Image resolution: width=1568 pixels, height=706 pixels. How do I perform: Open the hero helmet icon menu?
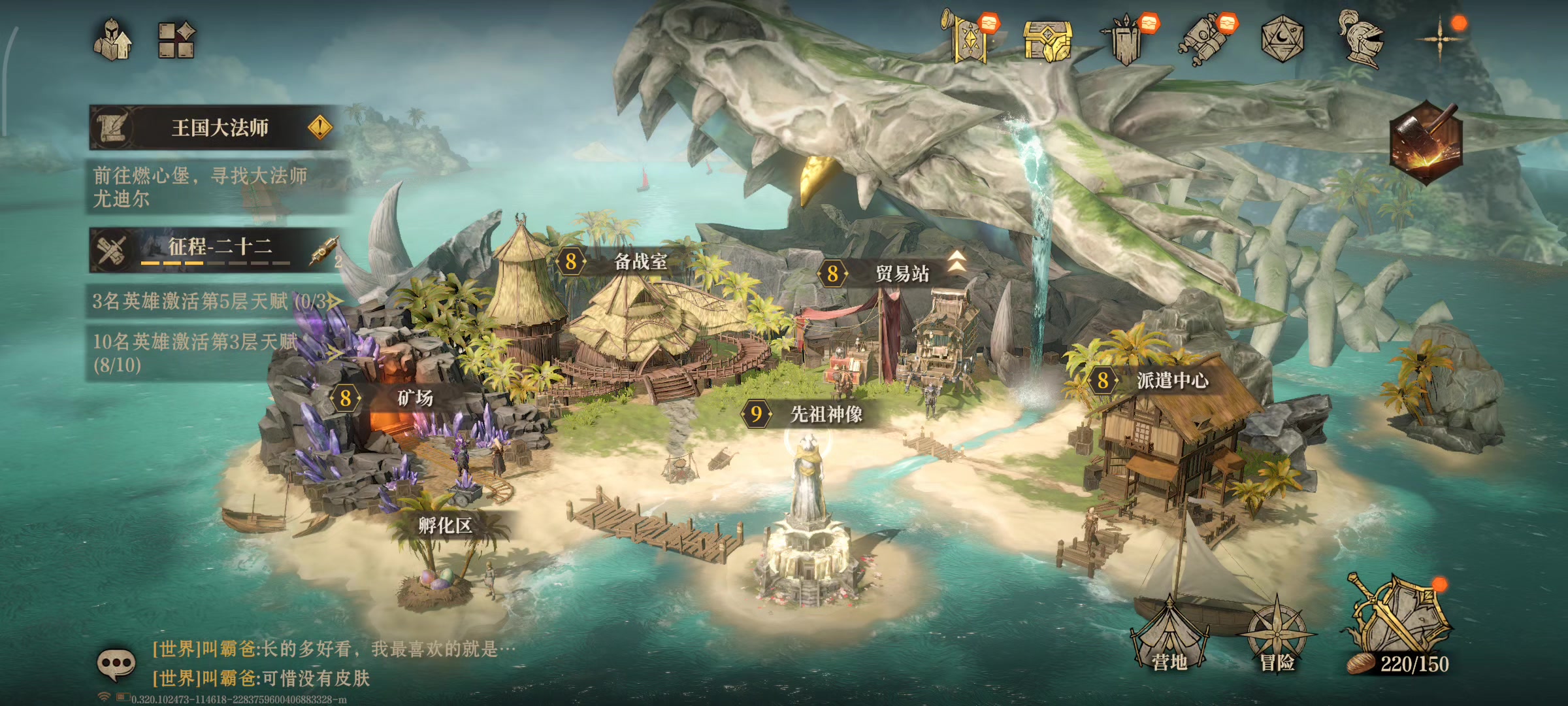click(x=112, y=41)
